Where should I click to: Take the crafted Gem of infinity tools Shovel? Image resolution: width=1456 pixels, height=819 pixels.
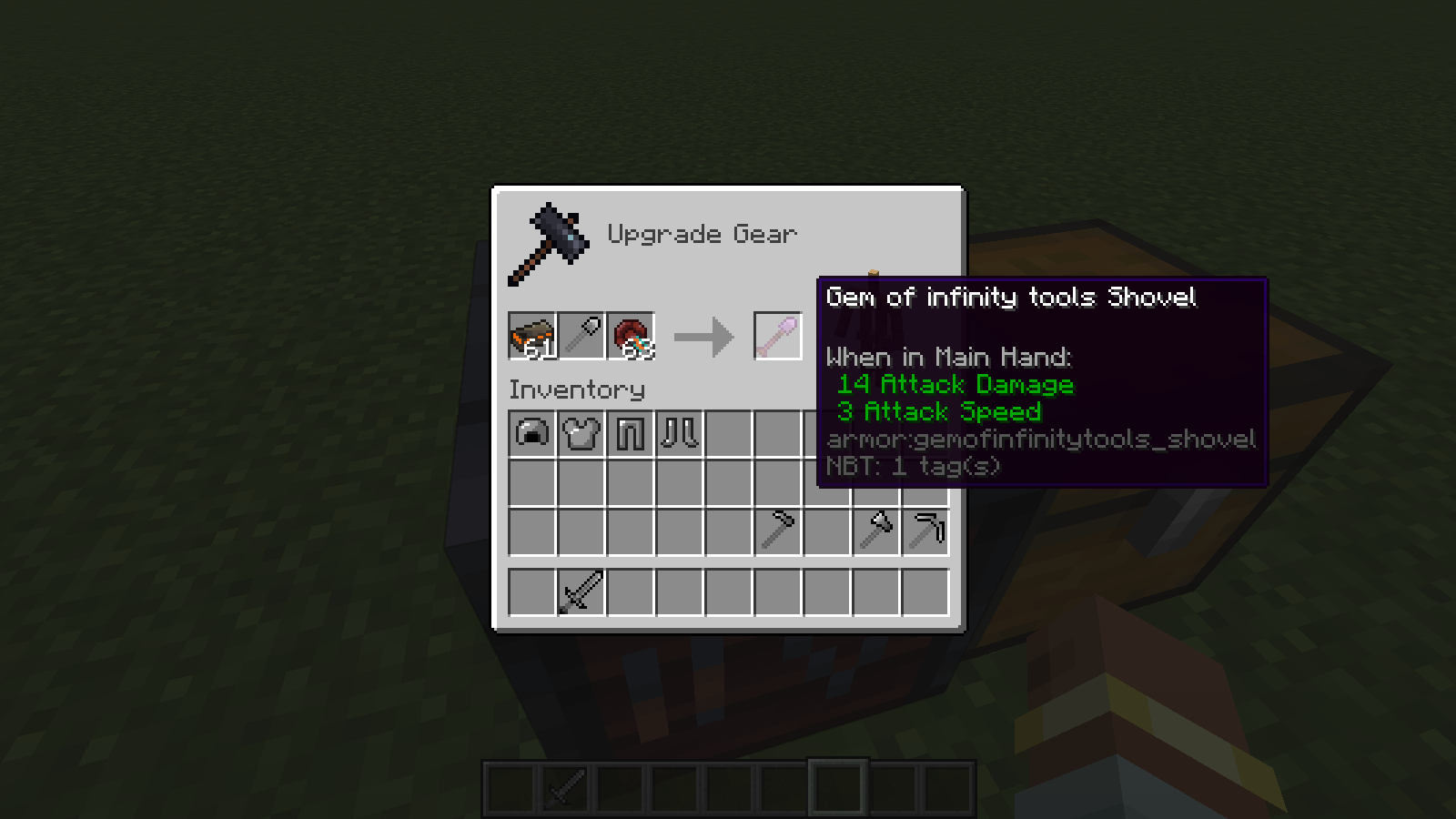(x=778, y=336)
